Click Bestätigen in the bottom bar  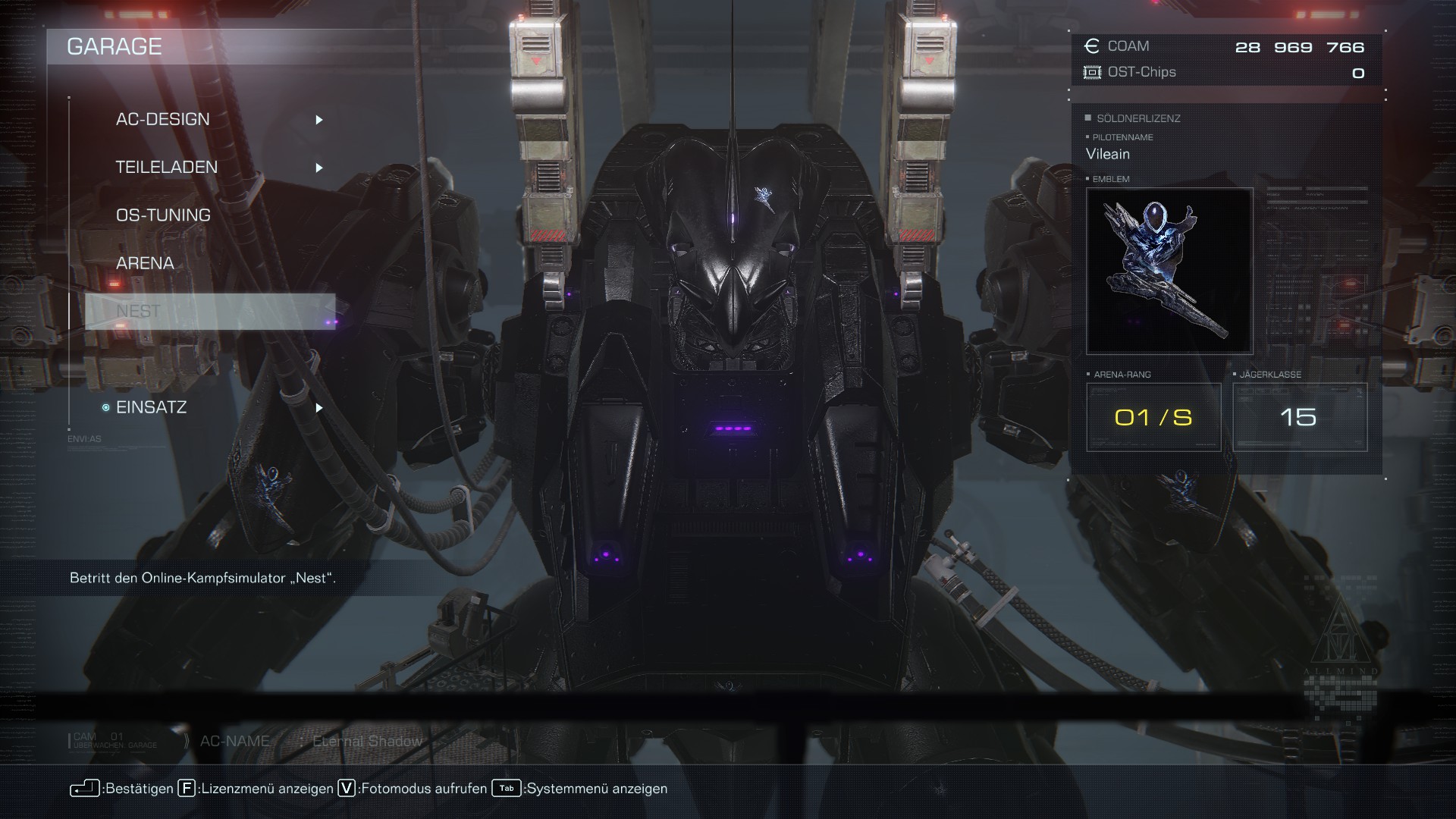[x=123, y=789]
